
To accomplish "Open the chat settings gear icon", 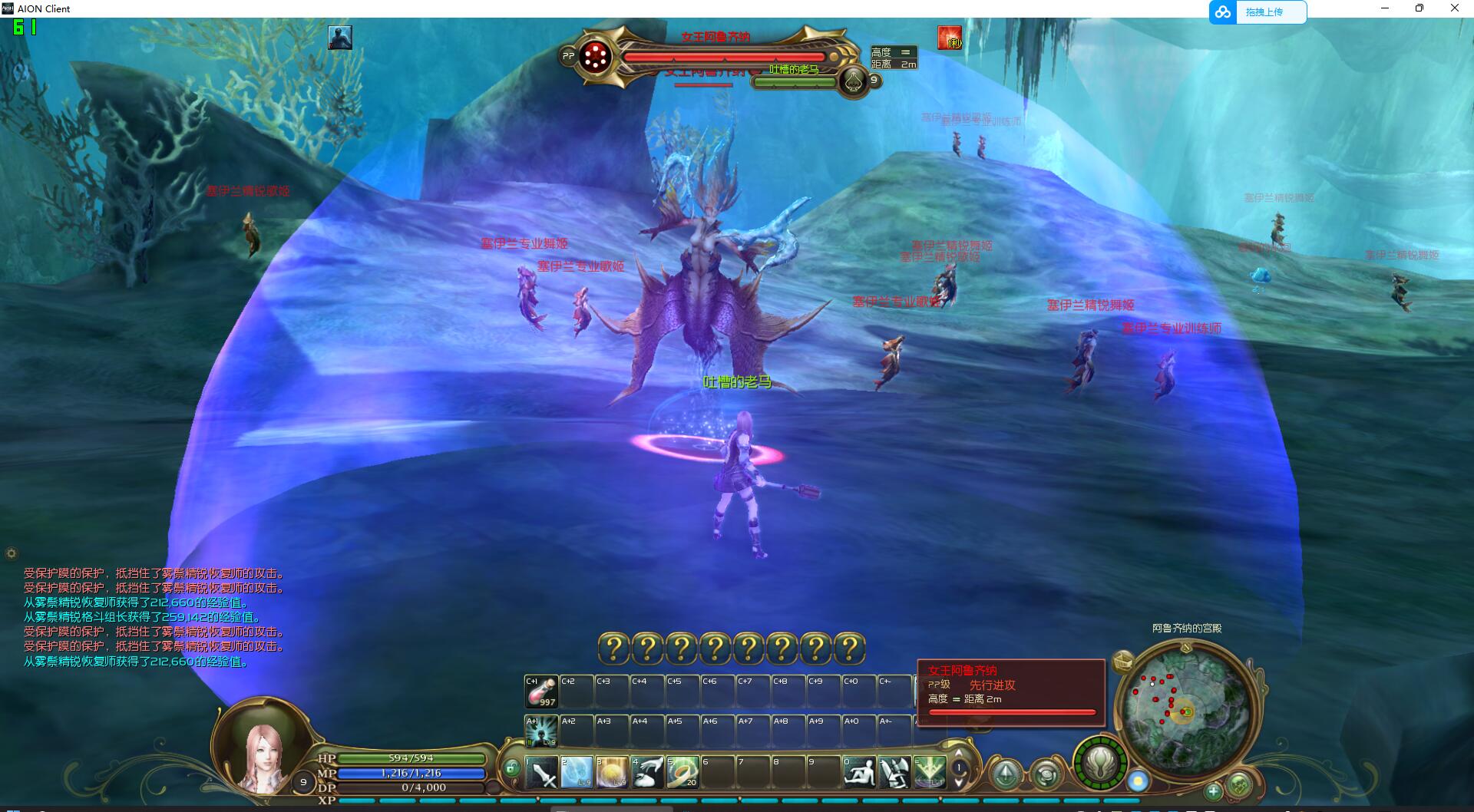I will click(11, 553).
